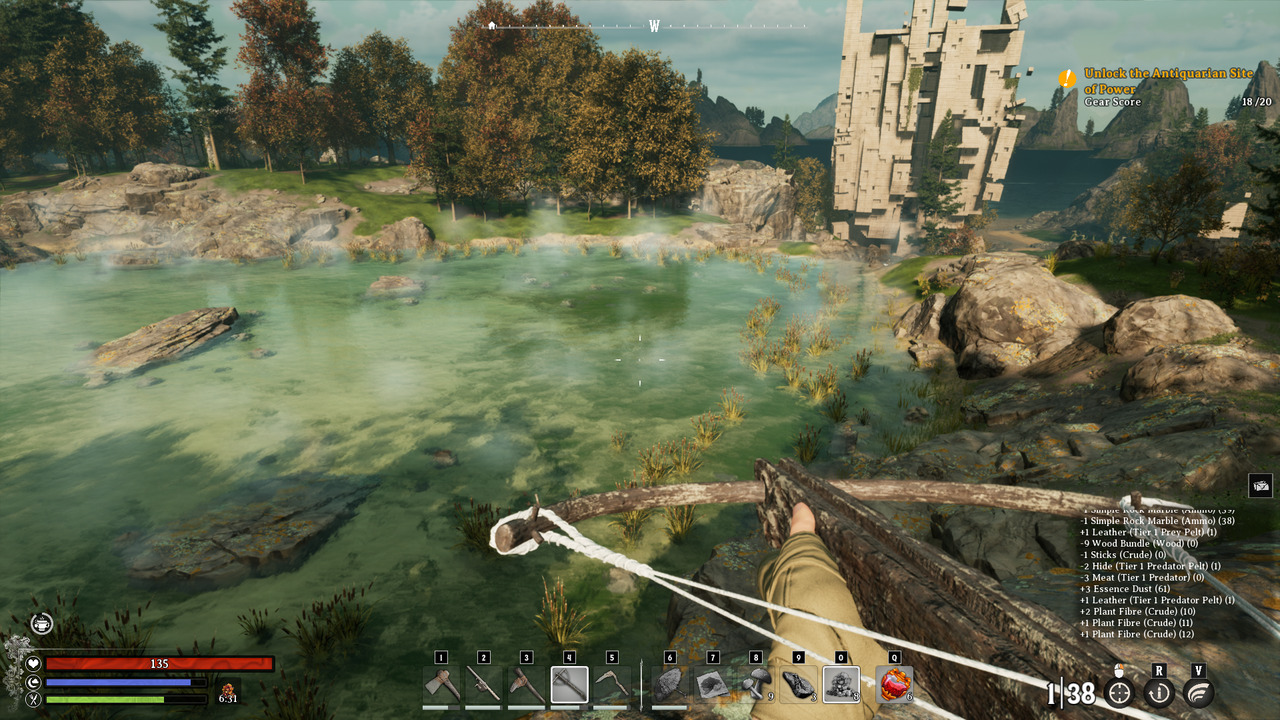Activate the reload ability icon marked R

(1159, 692)
